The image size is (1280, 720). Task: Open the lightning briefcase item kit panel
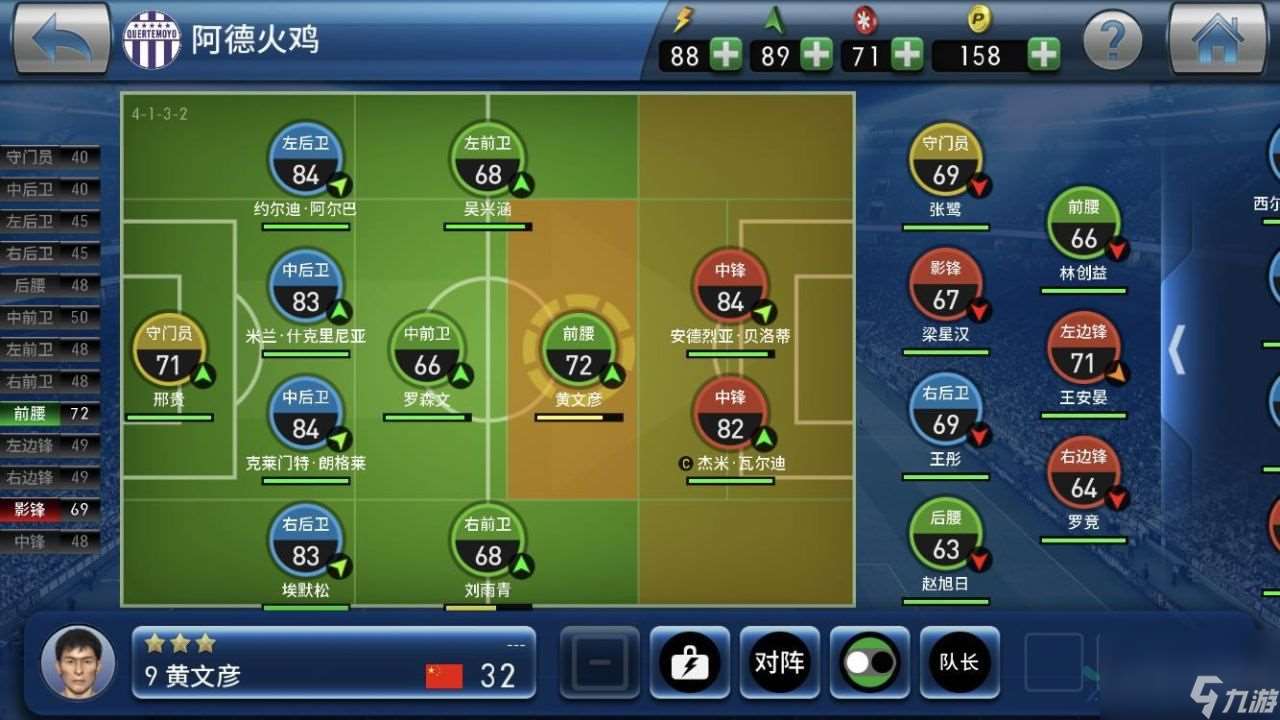coord(690,663)
